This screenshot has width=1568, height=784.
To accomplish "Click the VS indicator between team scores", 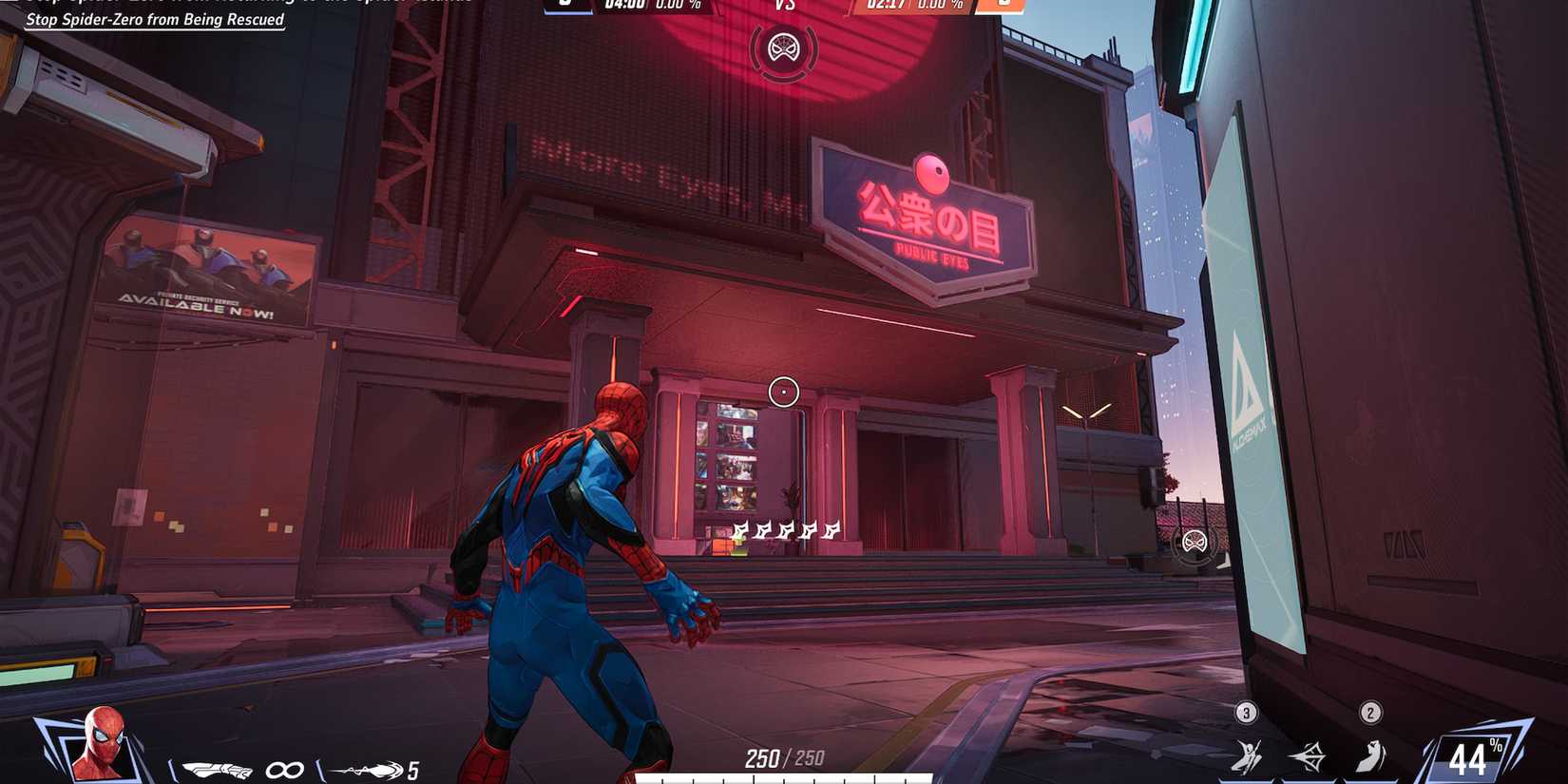I will (784, 6).
